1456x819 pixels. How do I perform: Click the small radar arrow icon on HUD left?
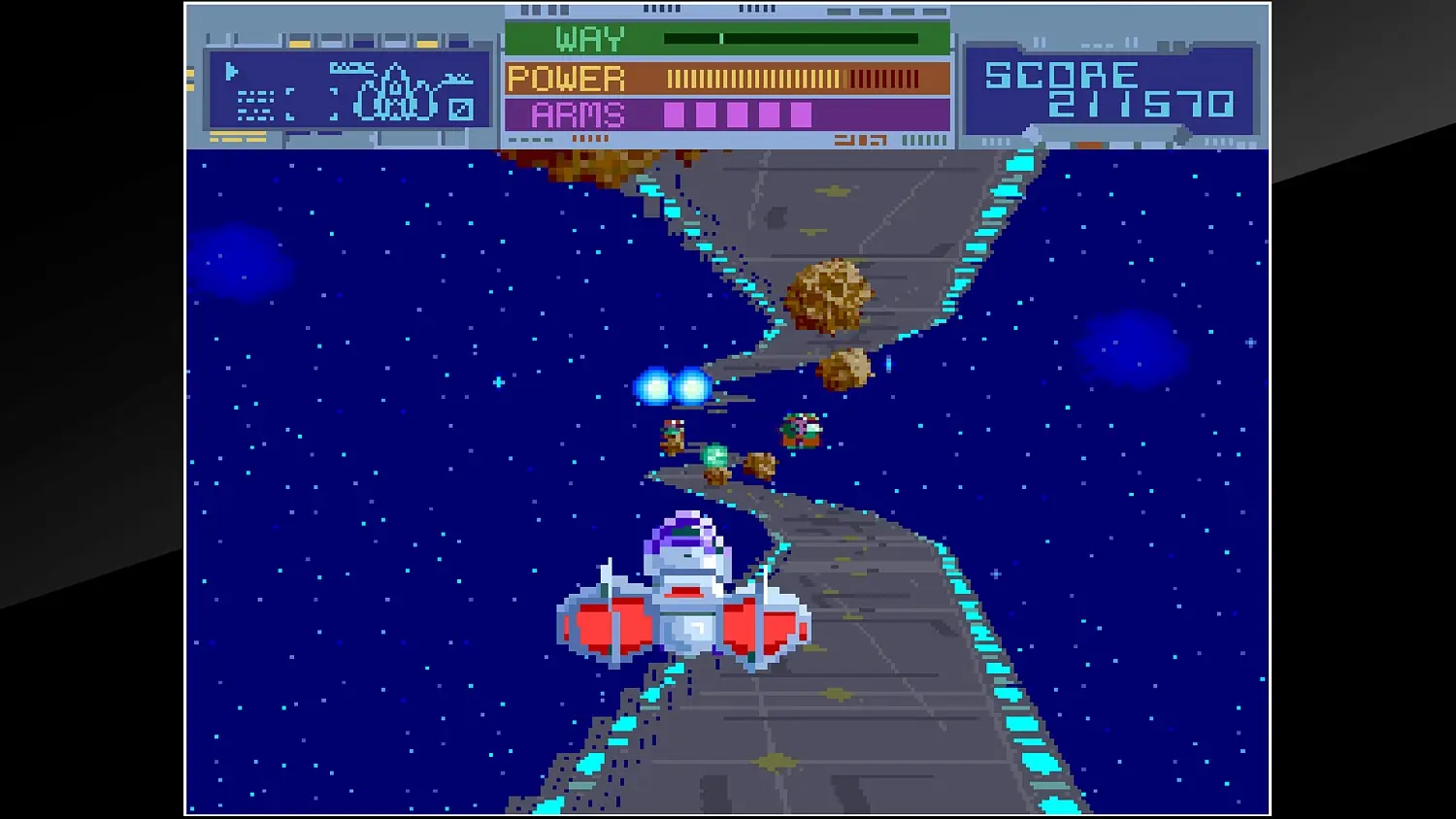231,71
